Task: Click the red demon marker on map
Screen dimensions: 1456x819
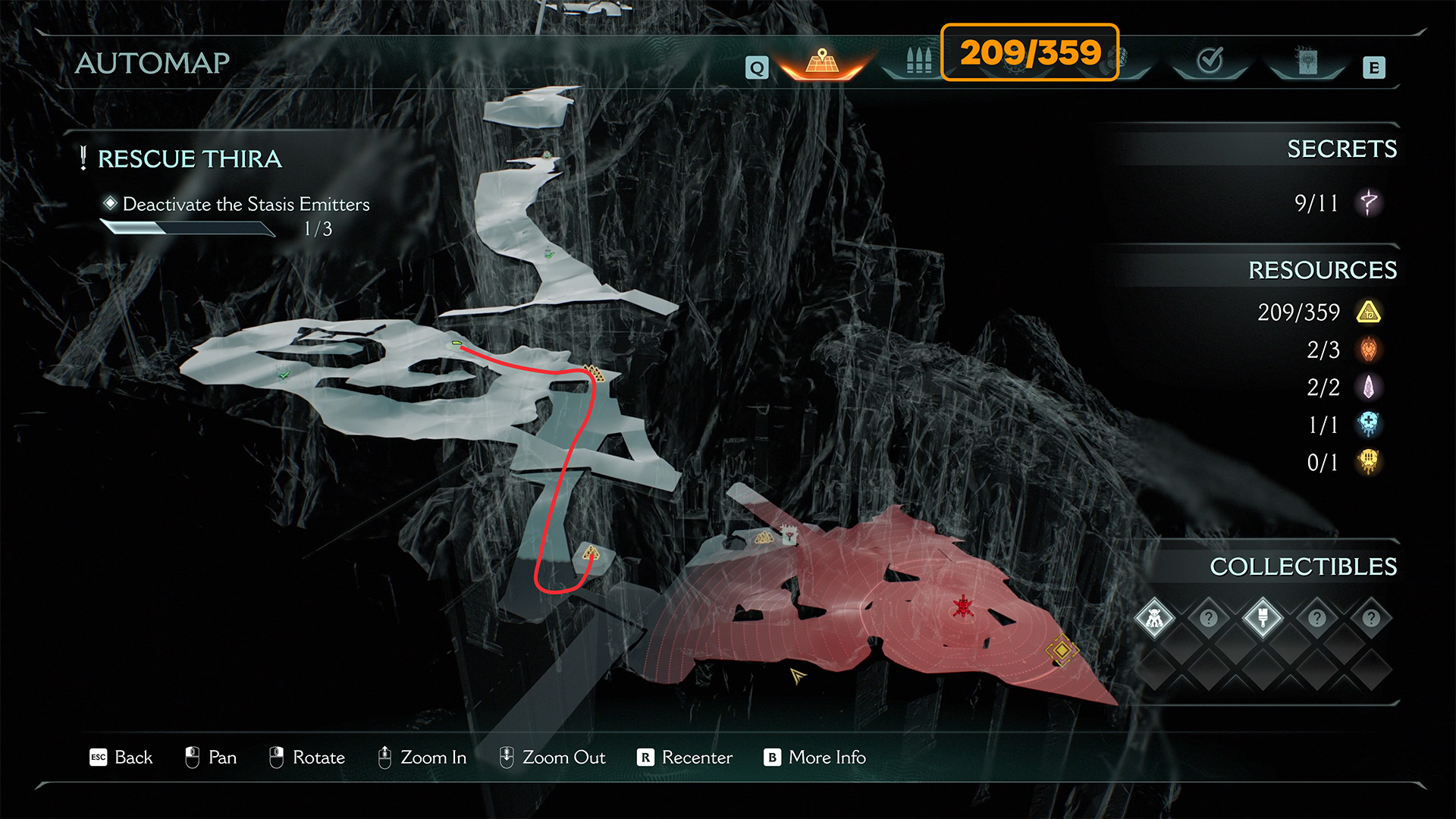Action: 963,607
